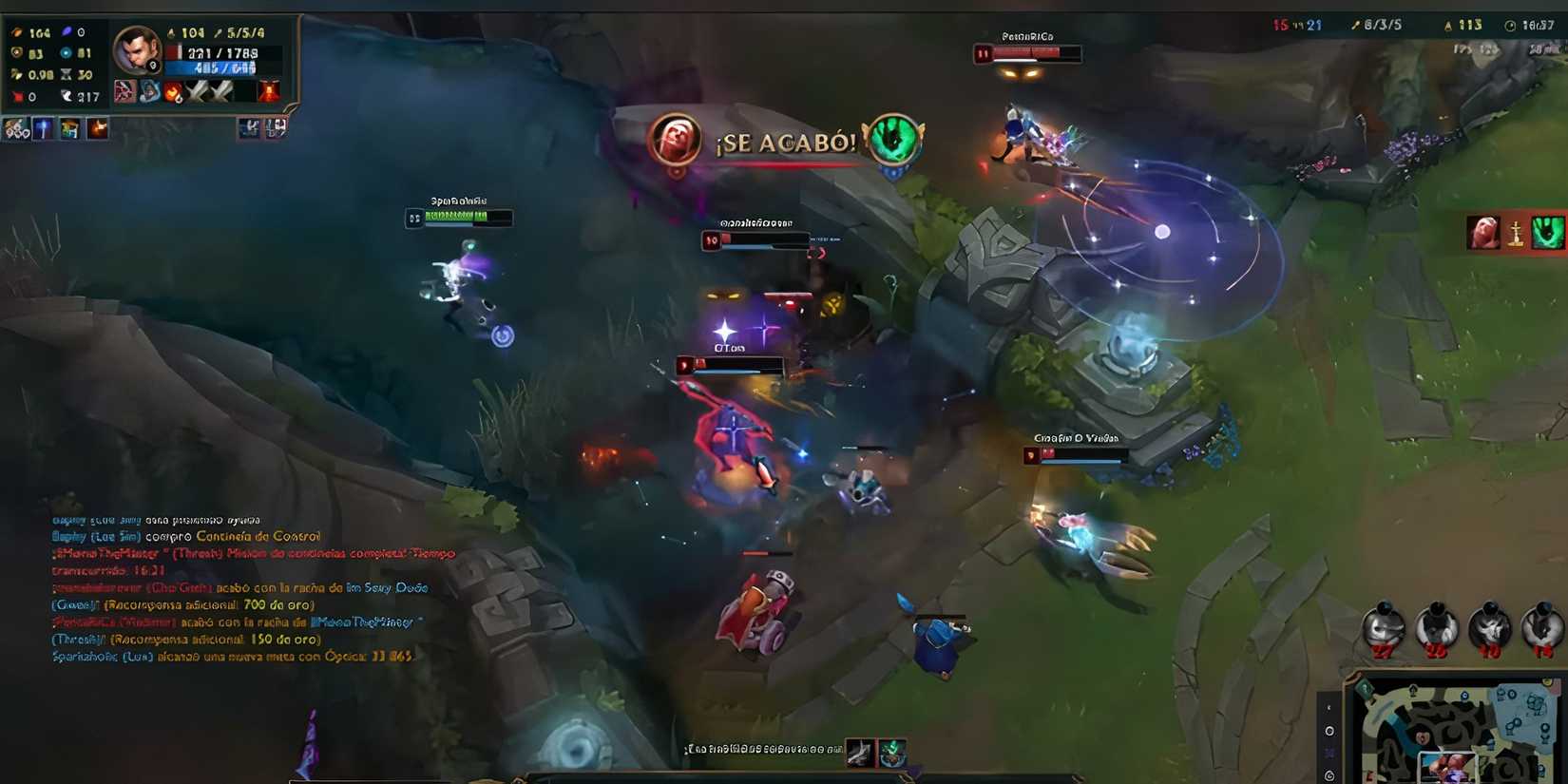Toggle the camera lock button beside the minimap
The height and width of the screenshot is (784, 1568).
[x=1329, y=733]
